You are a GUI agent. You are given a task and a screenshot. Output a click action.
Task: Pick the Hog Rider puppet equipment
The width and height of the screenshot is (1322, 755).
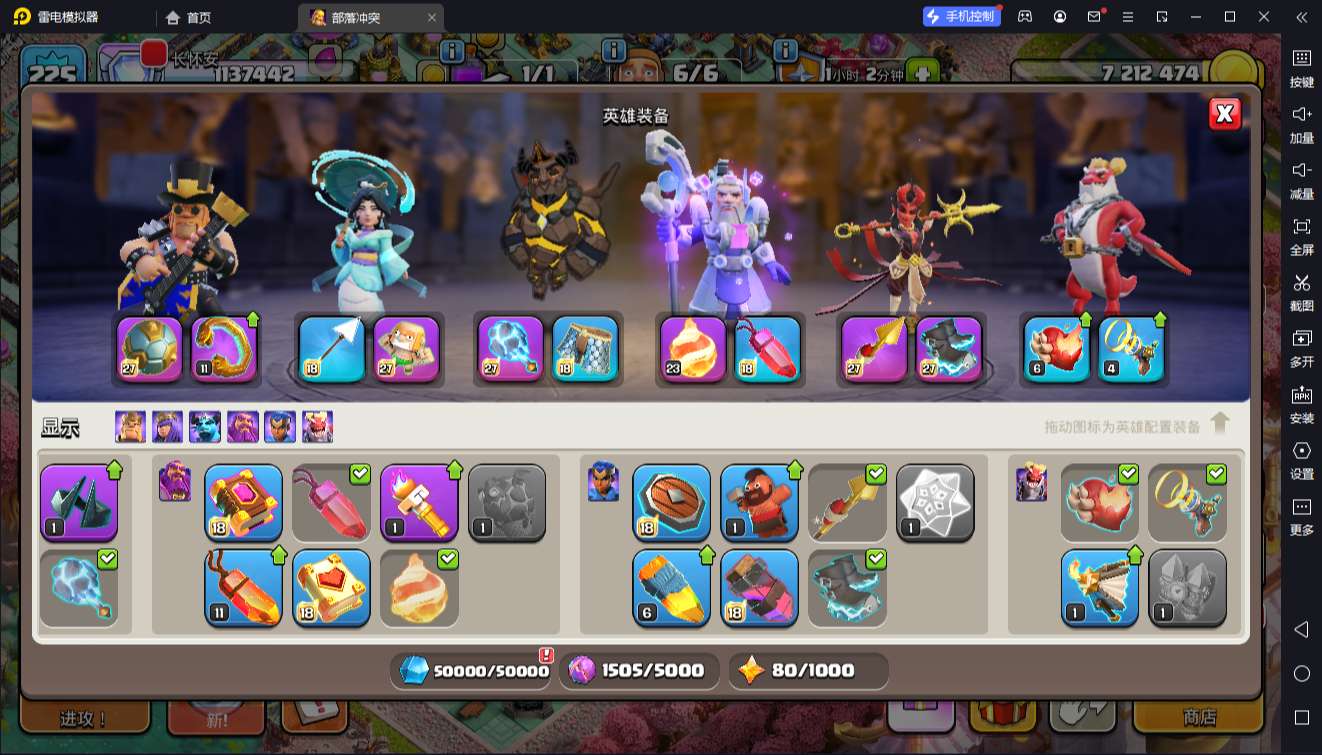[759, 502]
